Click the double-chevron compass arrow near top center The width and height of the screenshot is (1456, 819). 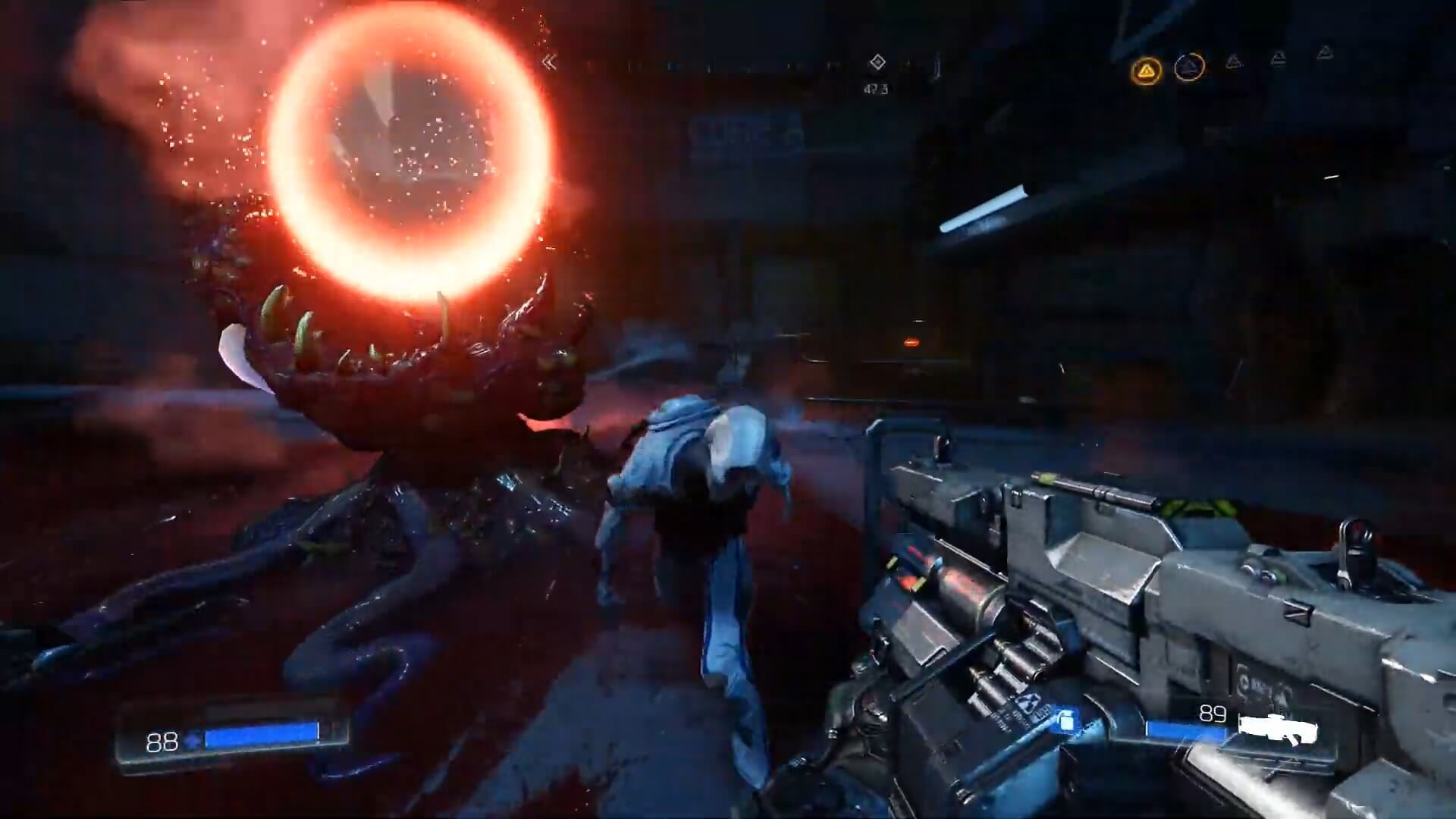(550, 61)
